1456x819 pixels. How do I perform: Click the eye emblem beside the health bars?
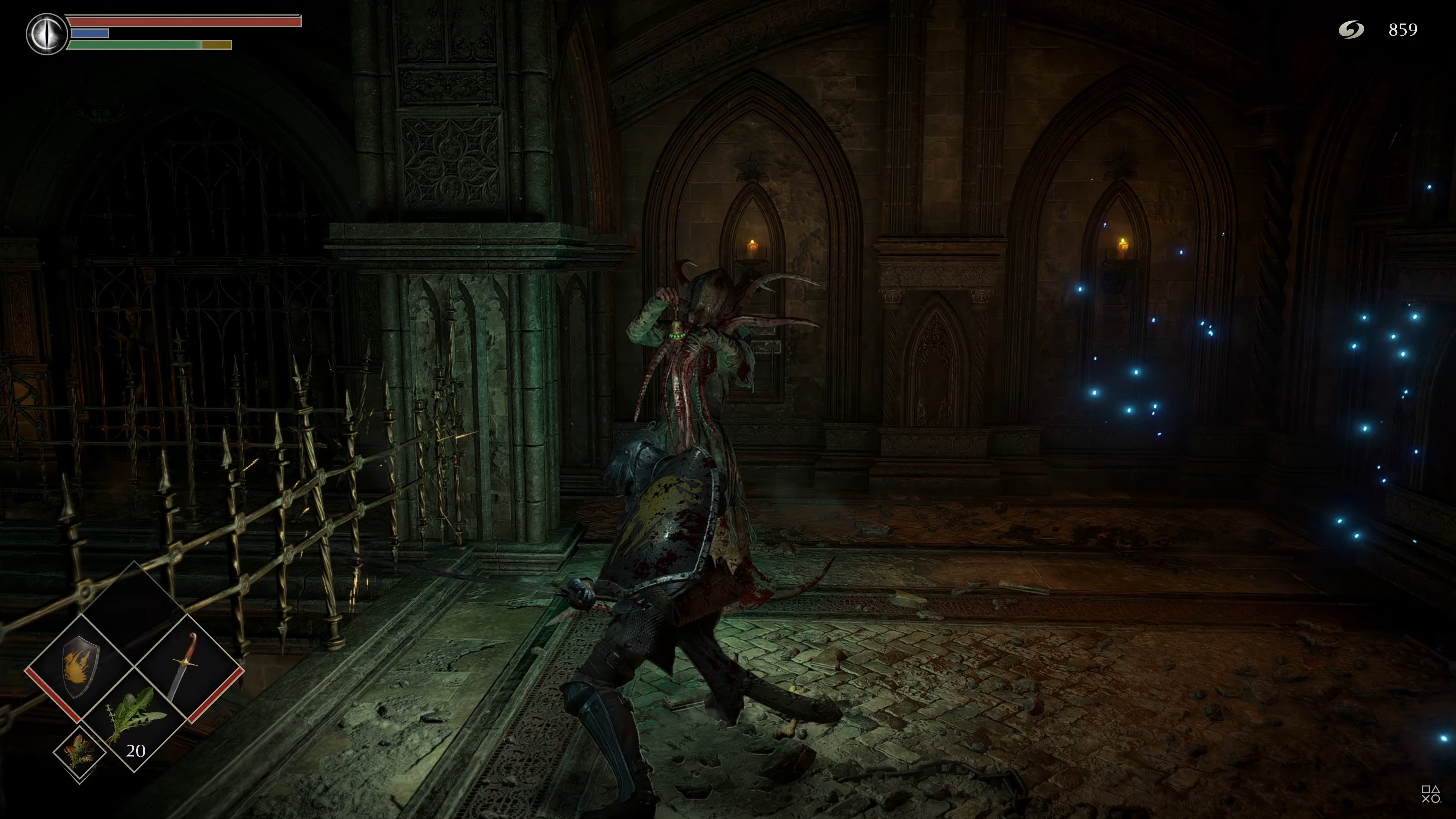click(x=46, y=34)
